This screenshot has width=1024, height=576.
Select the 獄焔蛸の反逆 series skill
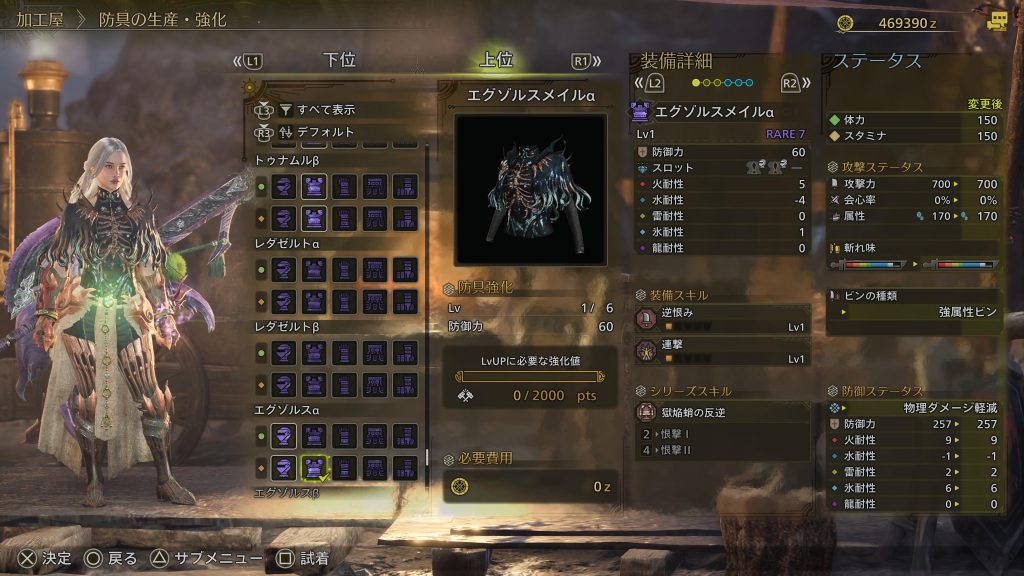[x=722, y=411]
